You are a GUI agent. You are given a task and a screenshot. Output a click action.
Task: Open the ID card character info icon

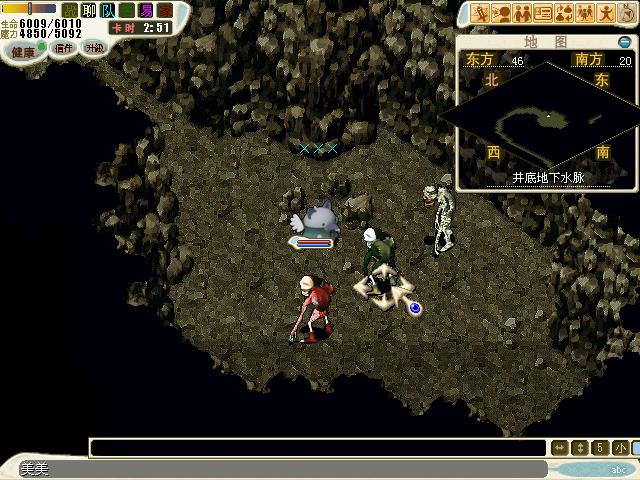click(x=543, y=13)
